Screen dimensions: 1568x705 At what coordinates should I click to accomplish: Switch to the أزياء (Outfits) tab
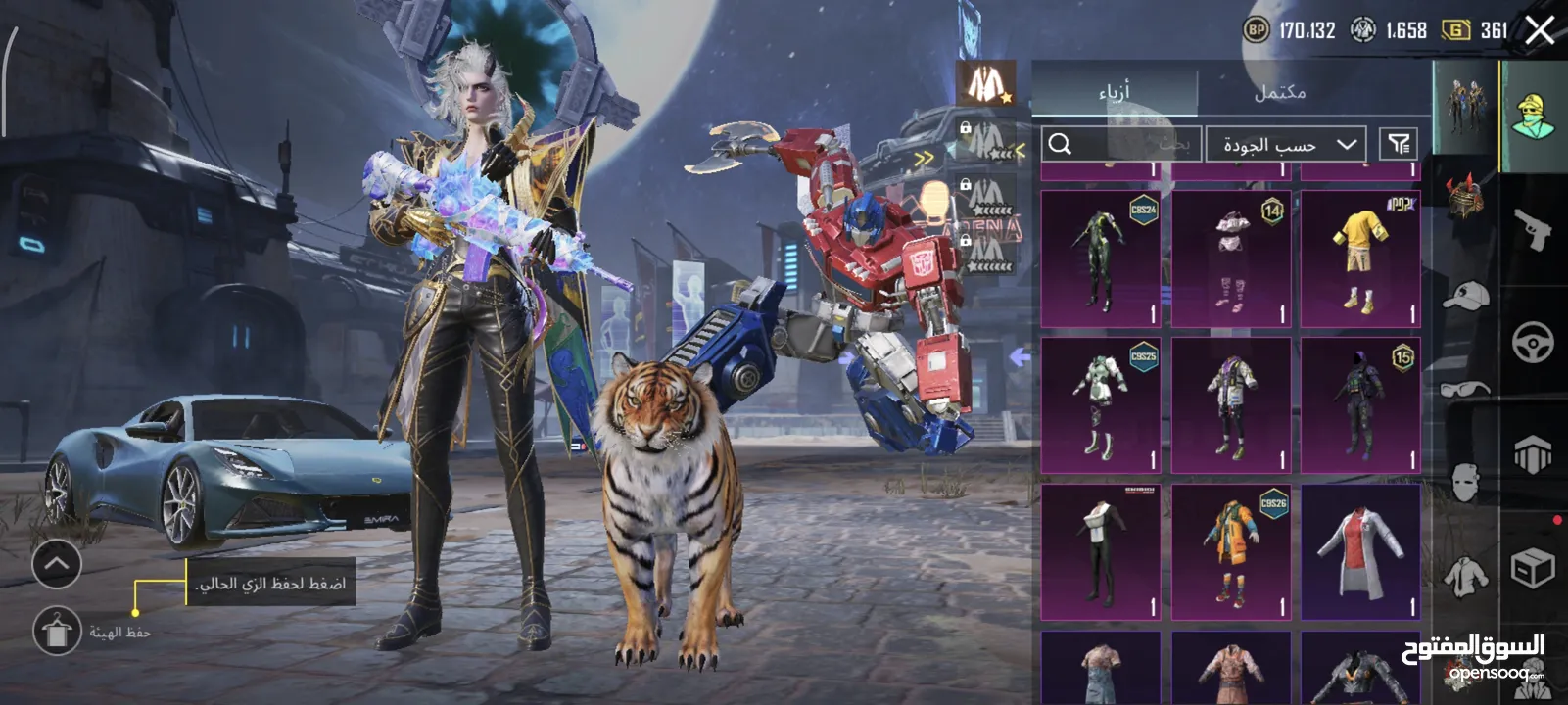(x=1114, y=92)
